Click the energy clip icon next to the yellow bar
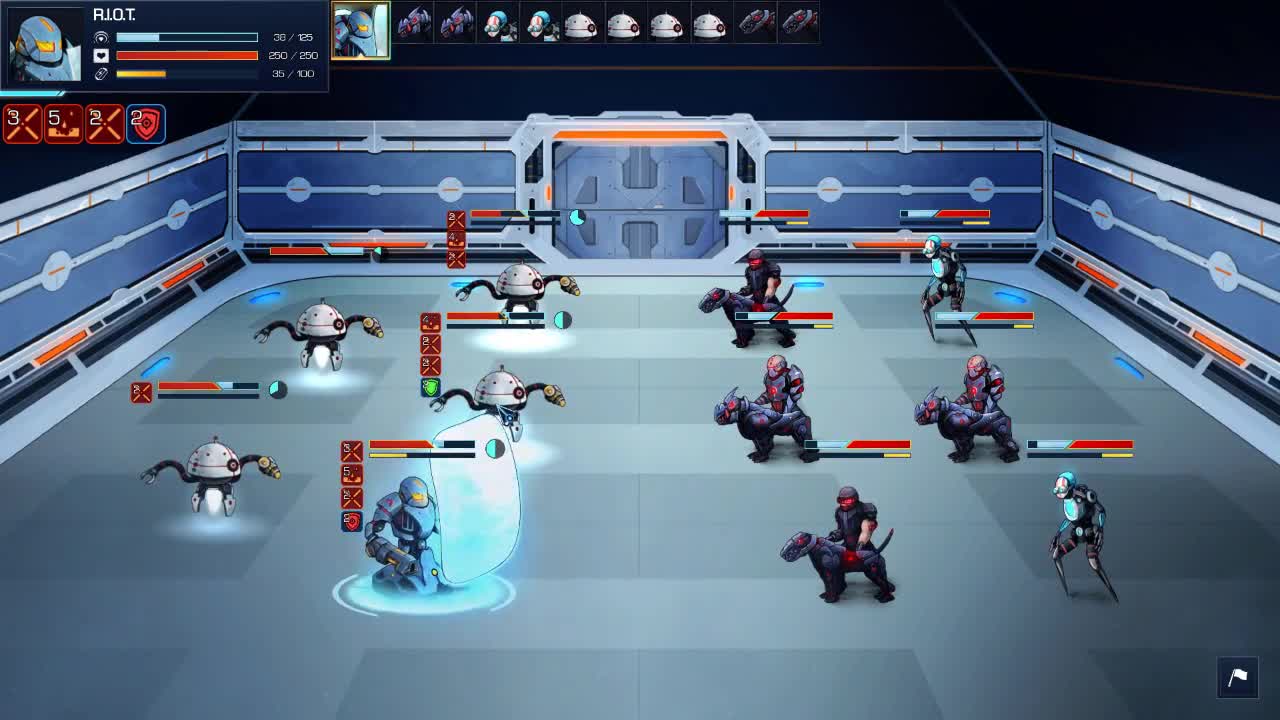The width and height of the screenshot is (1280, 720). pos(100,72)
